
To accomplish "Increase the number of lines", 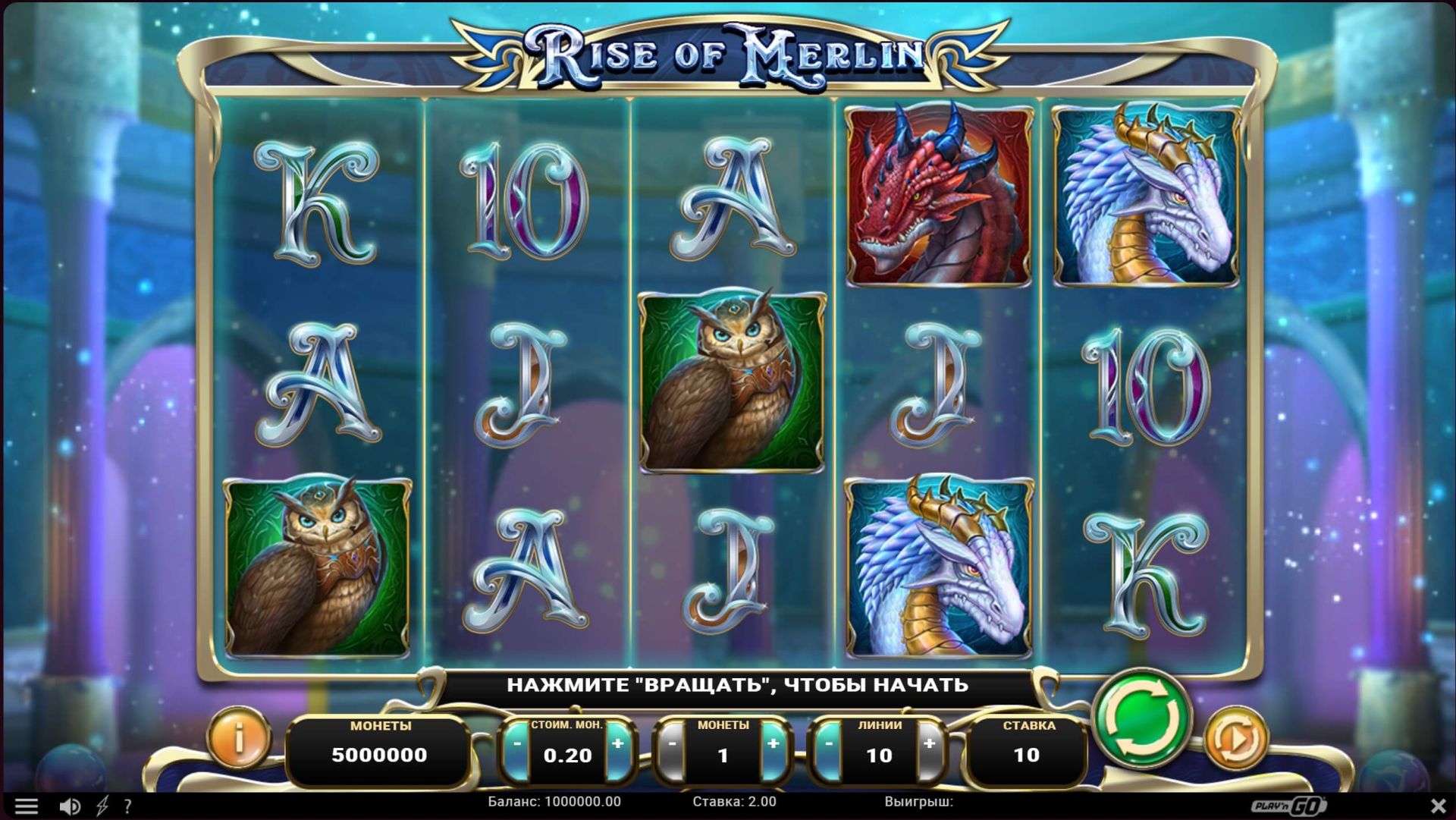I will [x=930, y=745].
